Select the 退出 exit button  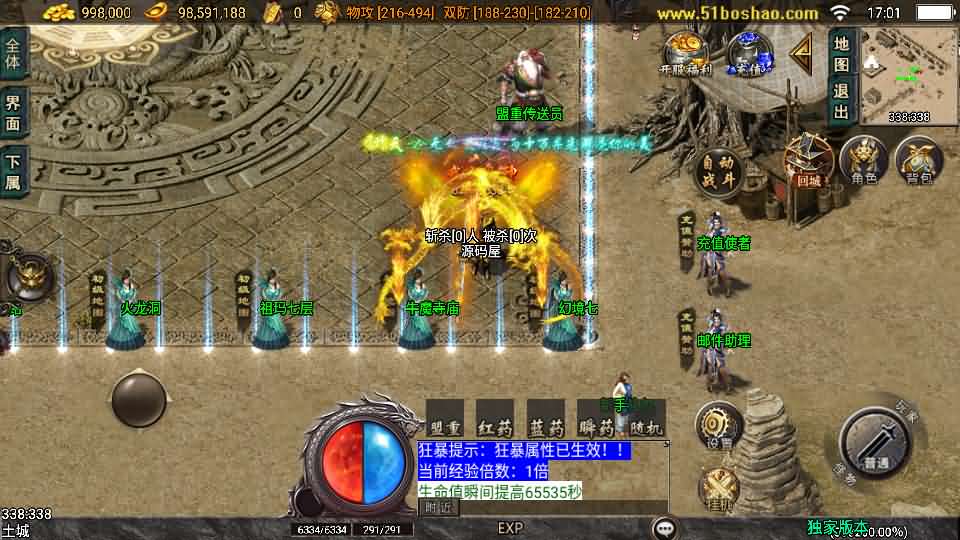tap(842, 100)
